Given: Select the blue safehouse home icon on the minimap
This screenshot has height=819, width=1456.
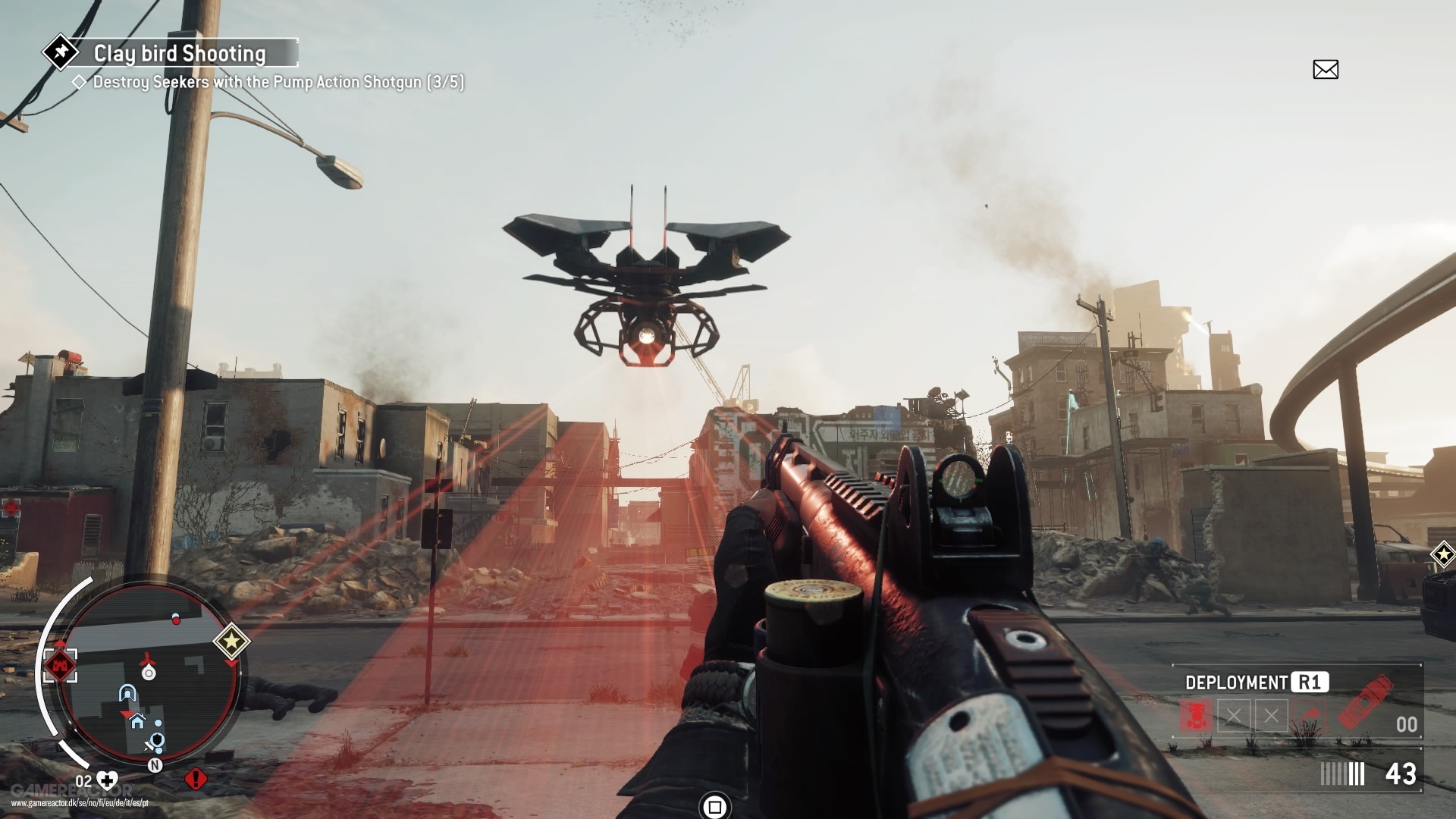Looking at the screenshot, I should (137, 721).
